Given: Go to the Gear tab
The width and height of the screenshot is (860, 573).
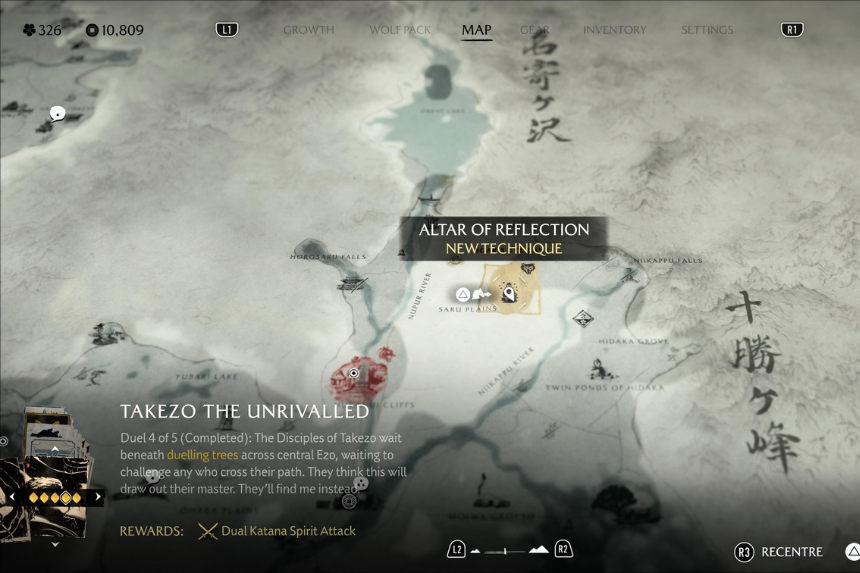Looking at the screenshot, I should (x=535, y=30).
